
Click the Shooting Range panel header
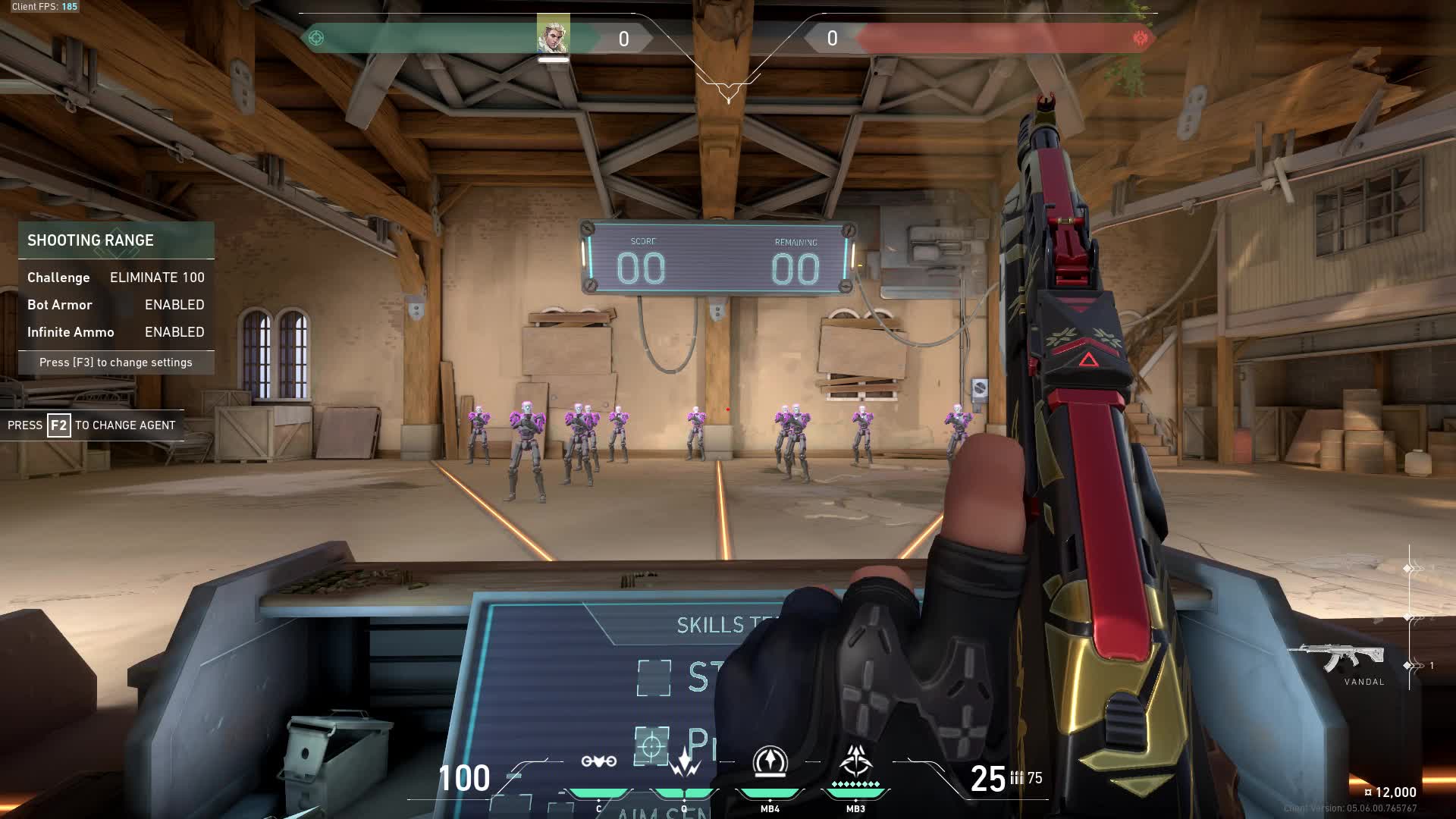[x=116, y=240]
